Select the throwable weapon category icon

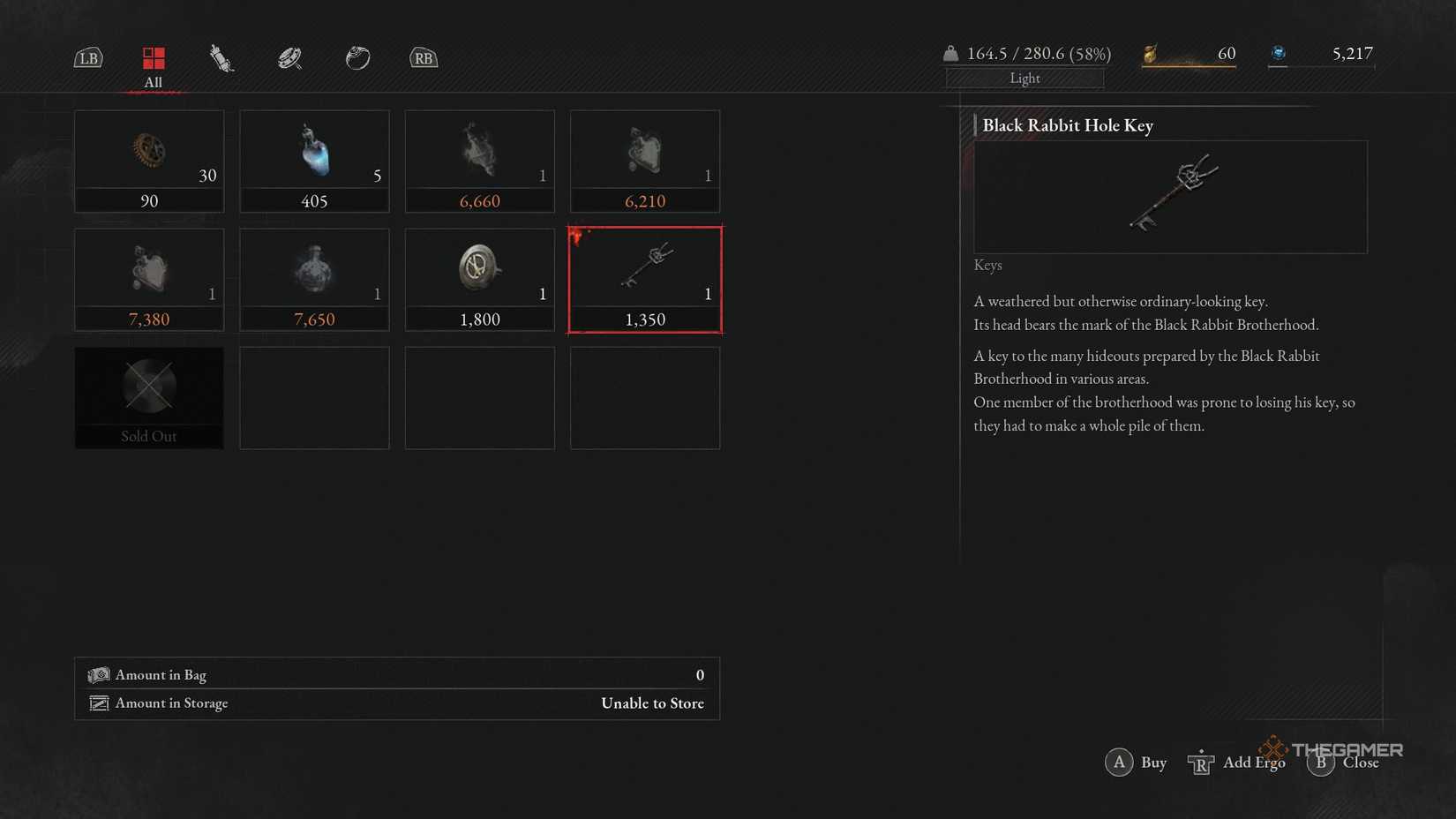click(221, 57)
